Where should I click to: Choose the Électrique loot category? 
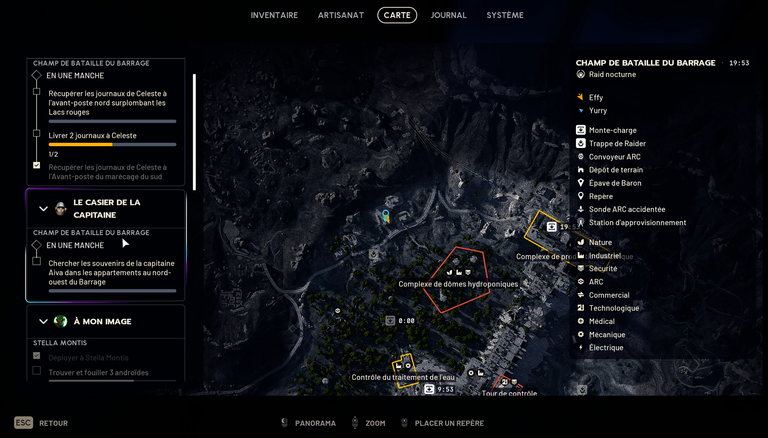(x=606, y=348)
